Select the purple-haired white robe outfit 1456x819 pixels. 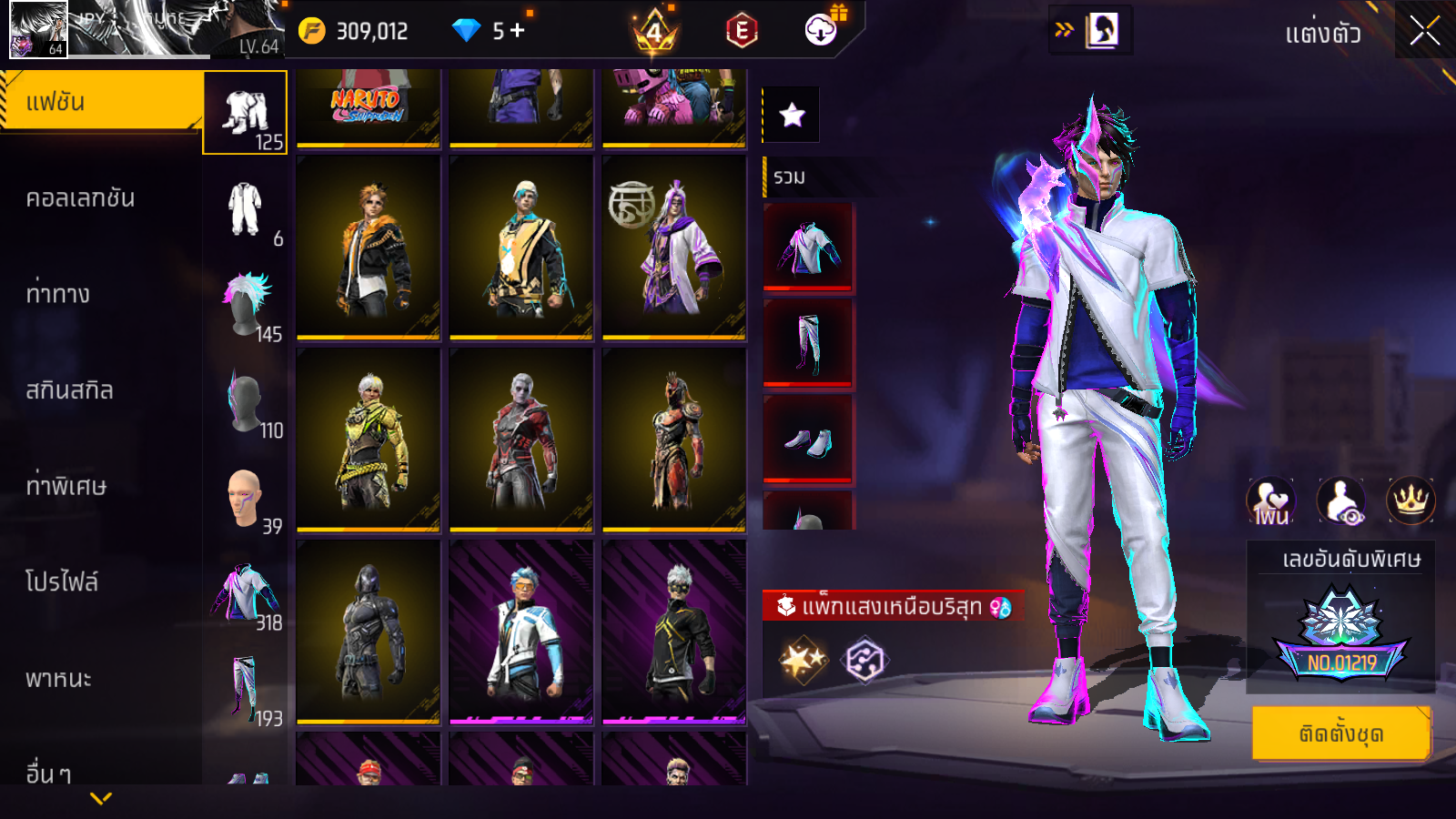pos(673,248)
